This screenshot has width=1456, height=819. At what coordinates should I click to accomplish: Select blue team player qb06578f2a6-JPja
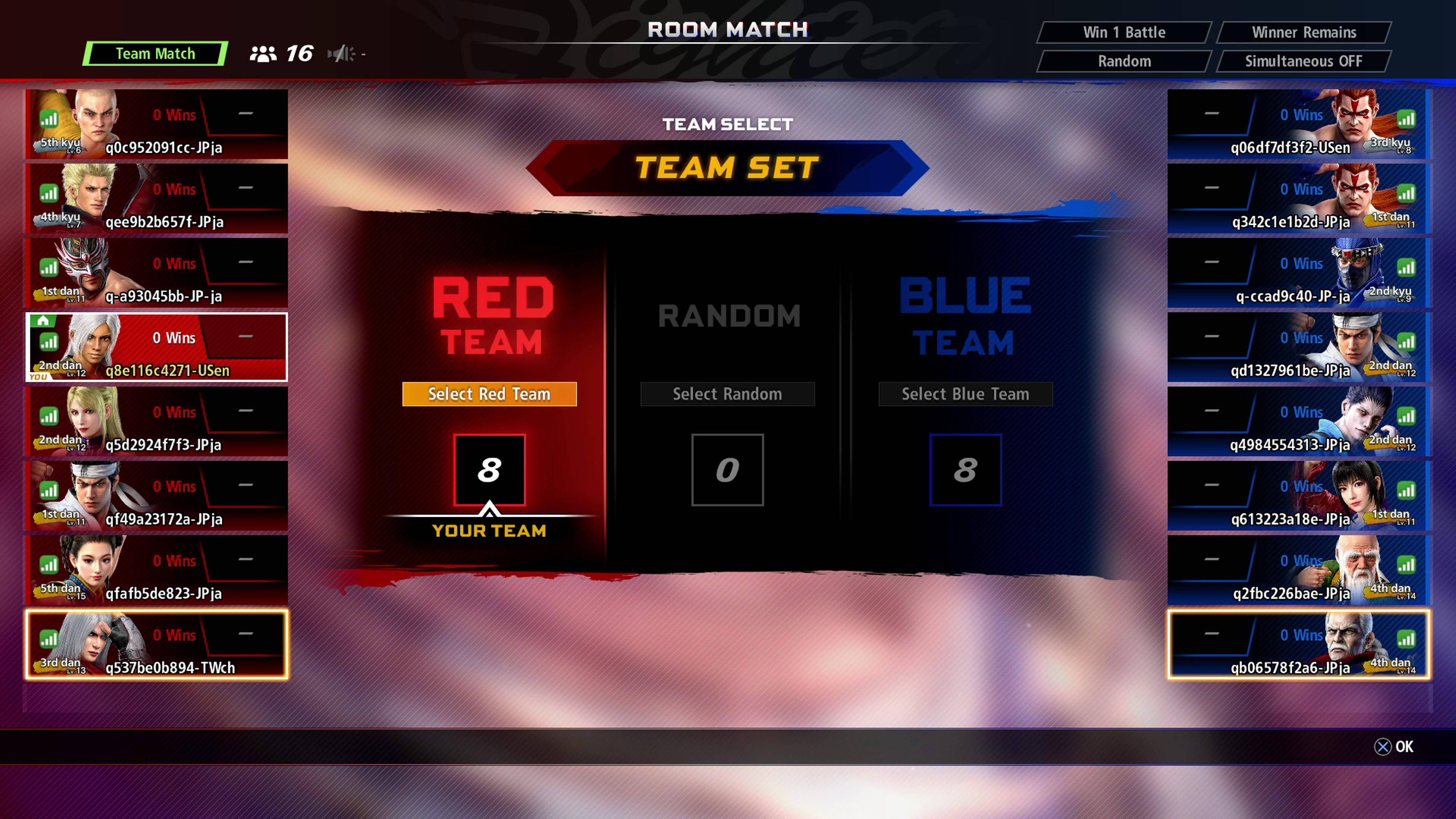[1299, 644]
